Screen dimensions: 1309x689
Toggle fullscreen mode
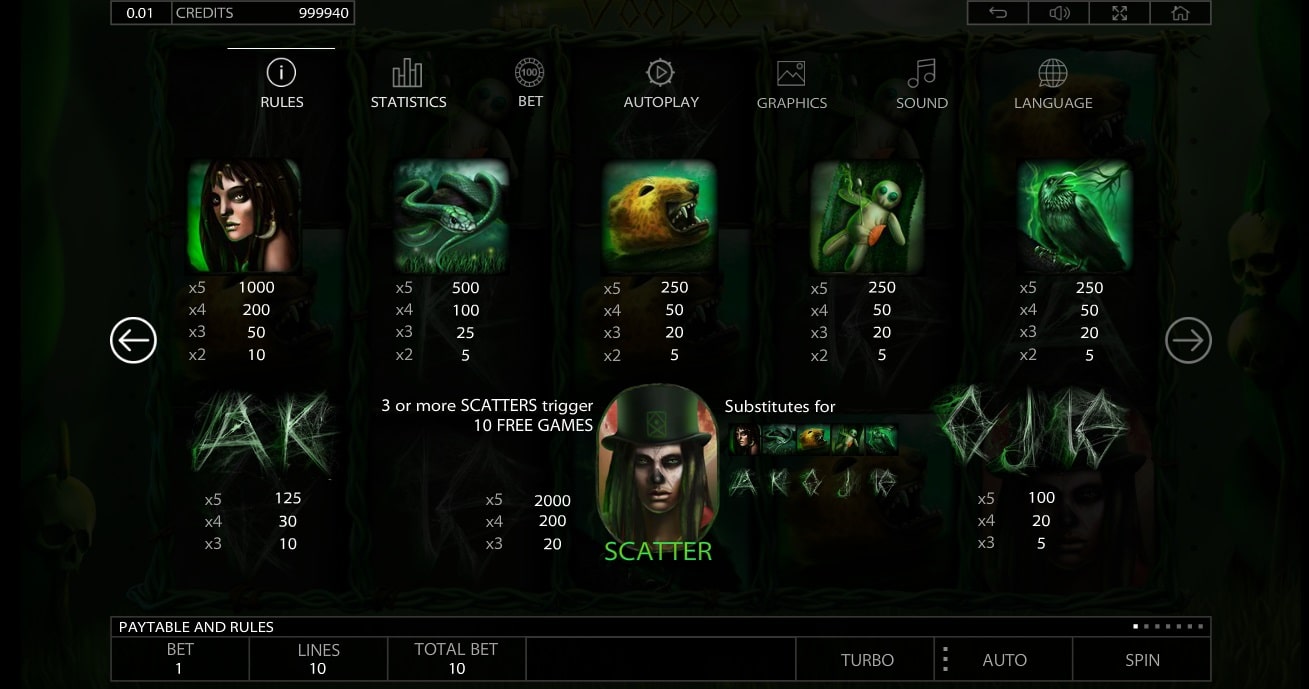click(x=1120, y=13)
